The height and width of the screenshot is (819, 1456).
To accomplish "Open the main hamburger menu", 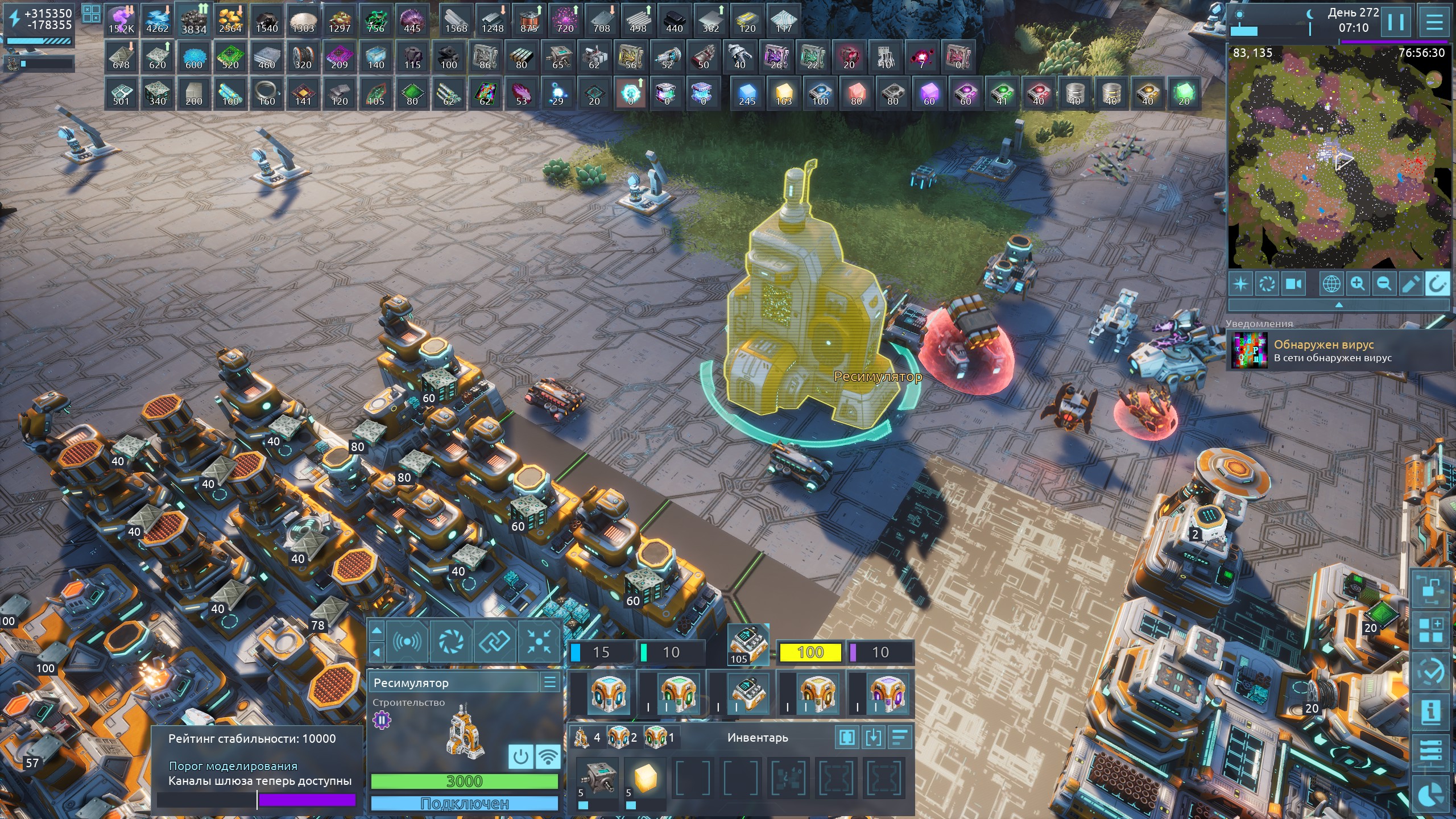I will [1434, 23].
